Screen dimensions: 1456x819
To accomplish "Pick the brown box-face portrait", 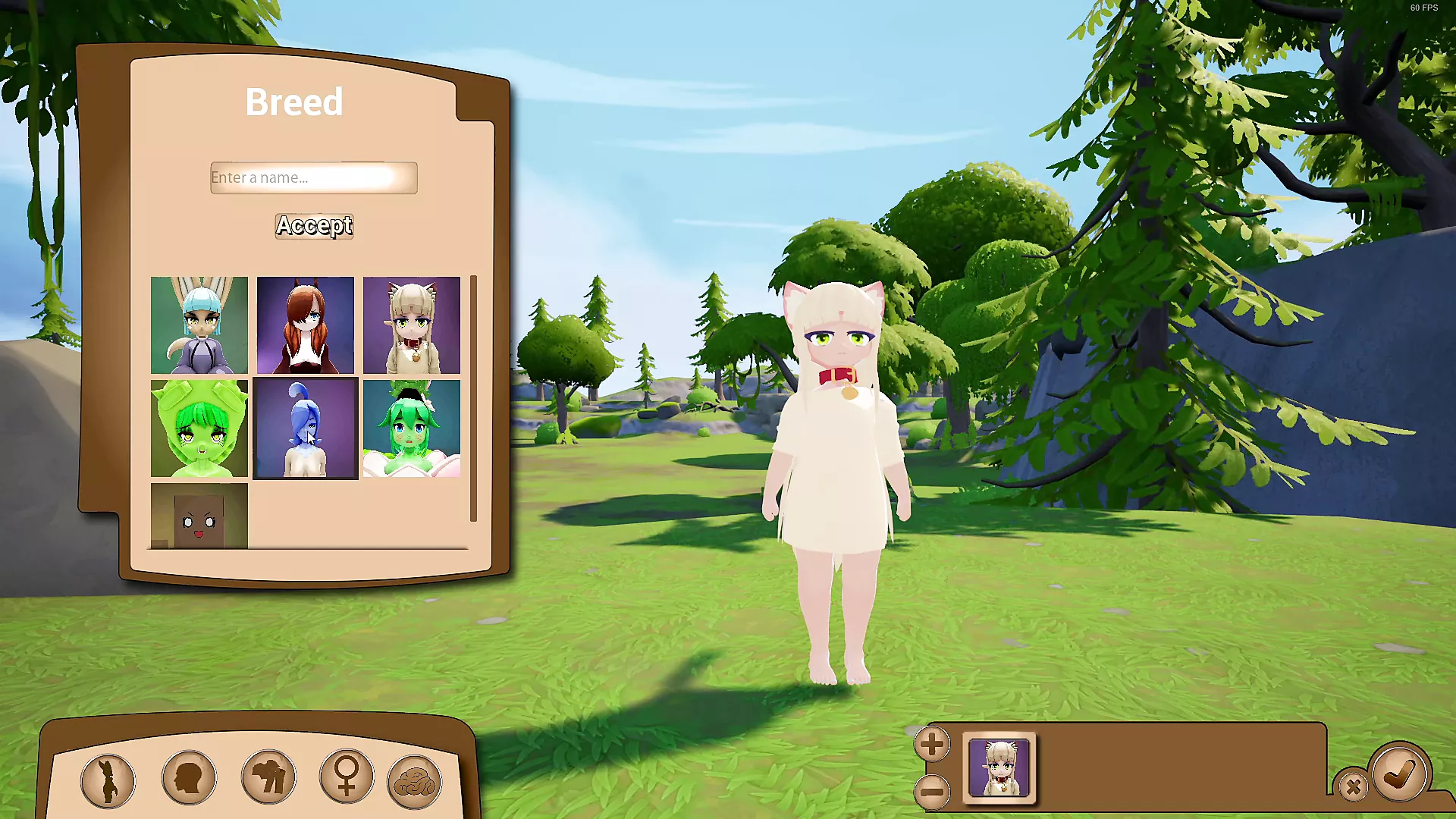I will pos(199,516).
